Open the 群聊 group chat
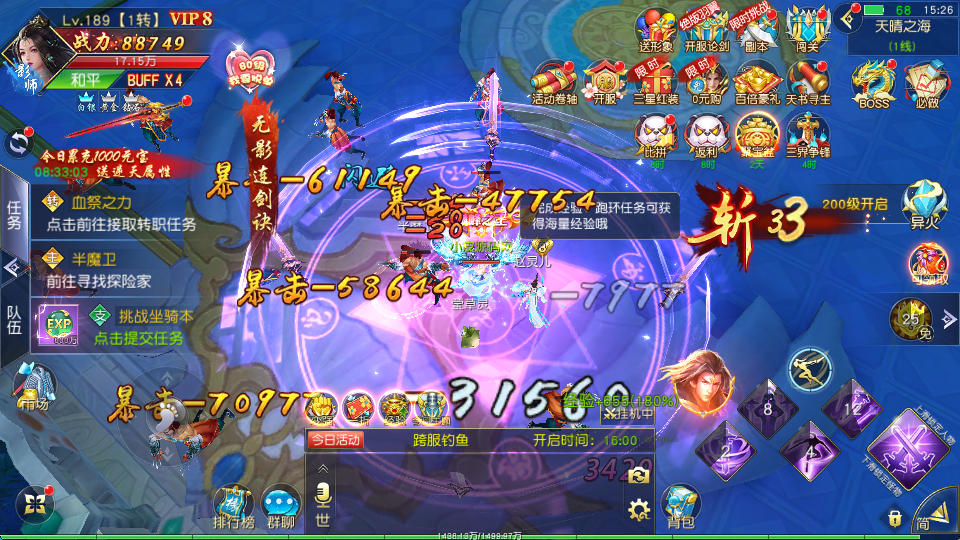This screenshot has height=540, width=960. [x=282, y=506]
